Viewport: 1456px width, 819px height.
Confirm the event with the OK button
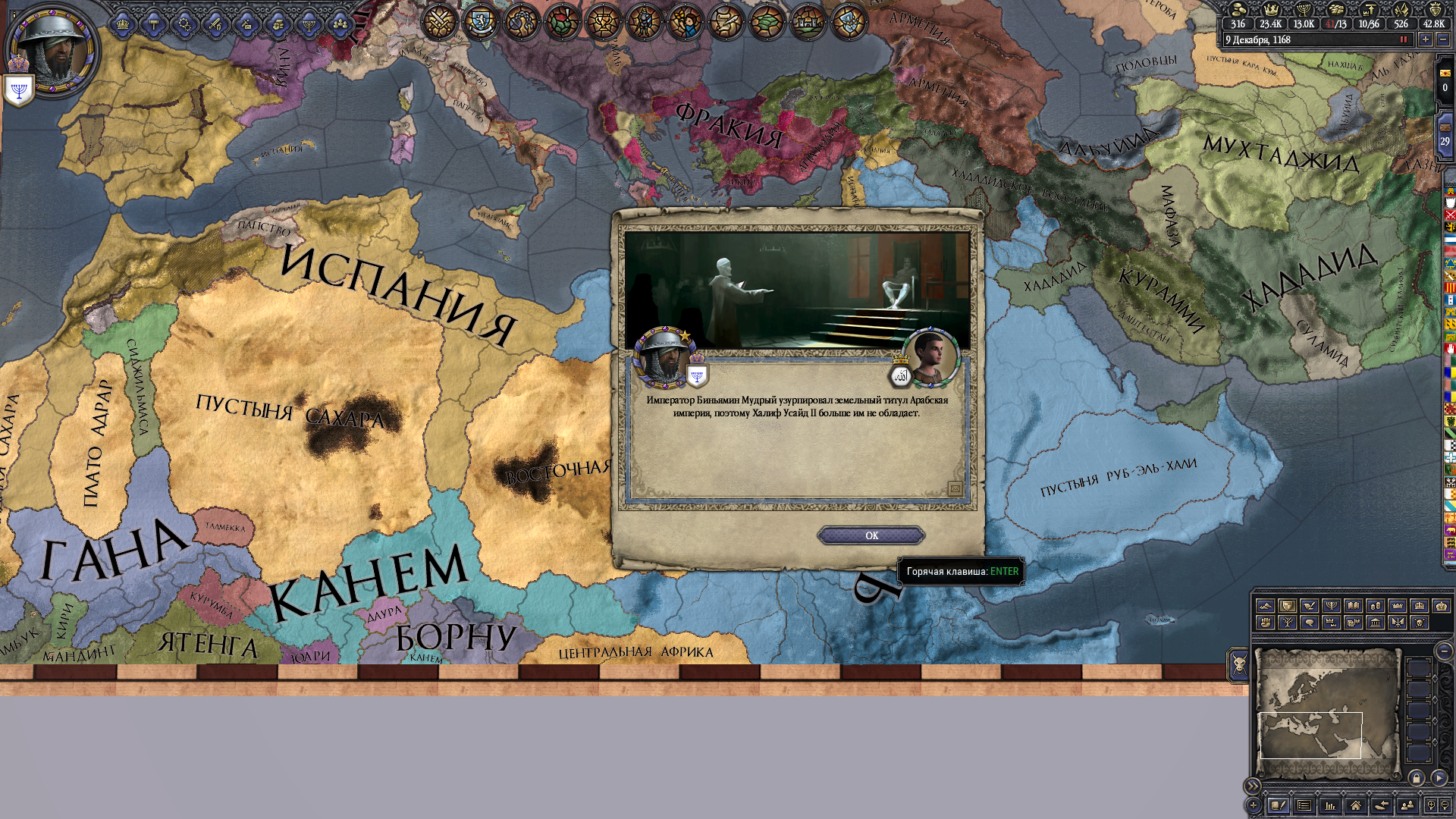click(871, 535)
